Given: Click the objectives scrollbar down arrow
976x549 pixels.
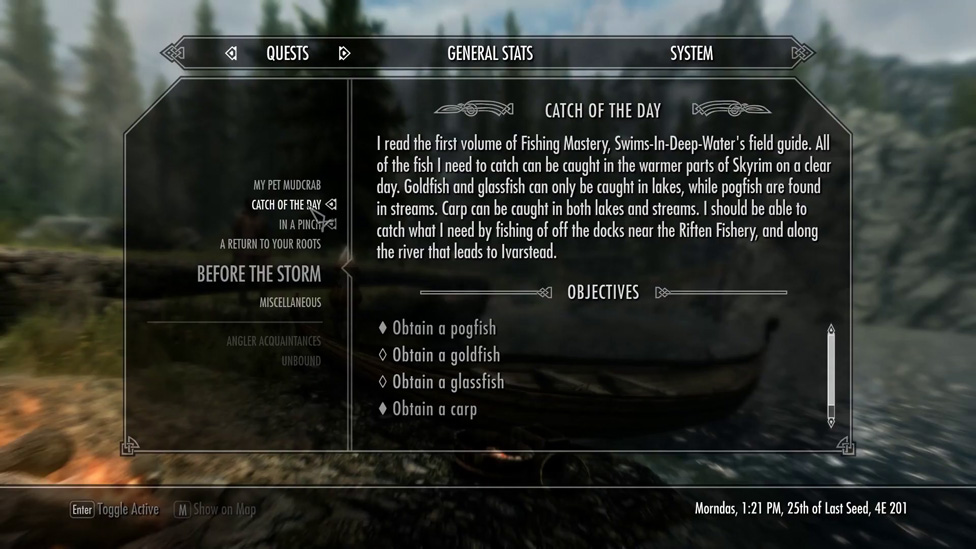Looking at the screenshot, I should [830, 422].
